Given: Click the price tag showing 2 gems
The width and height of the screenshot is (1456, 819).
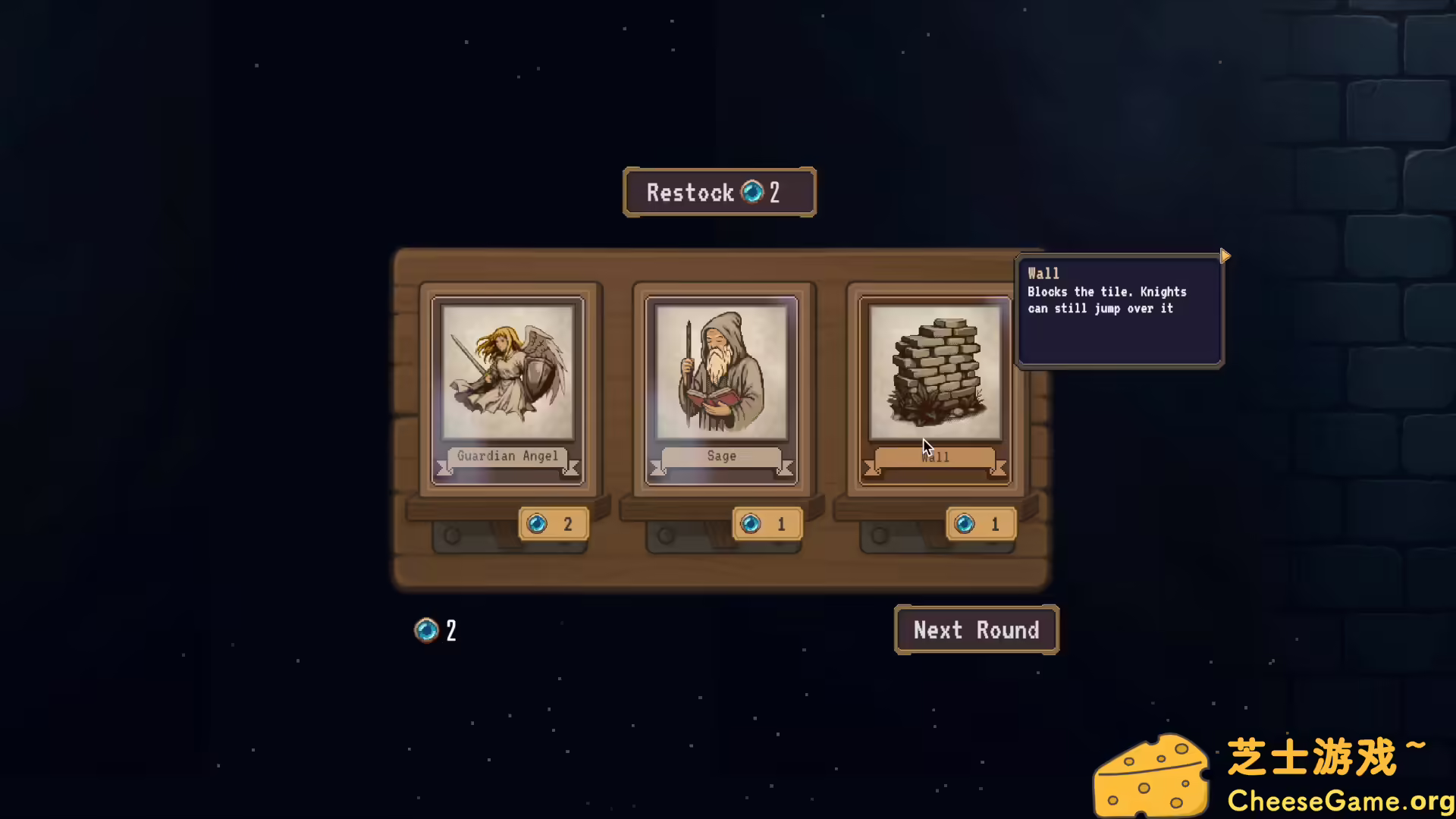Looking at the screenshot, I should (x=554, y=523).
